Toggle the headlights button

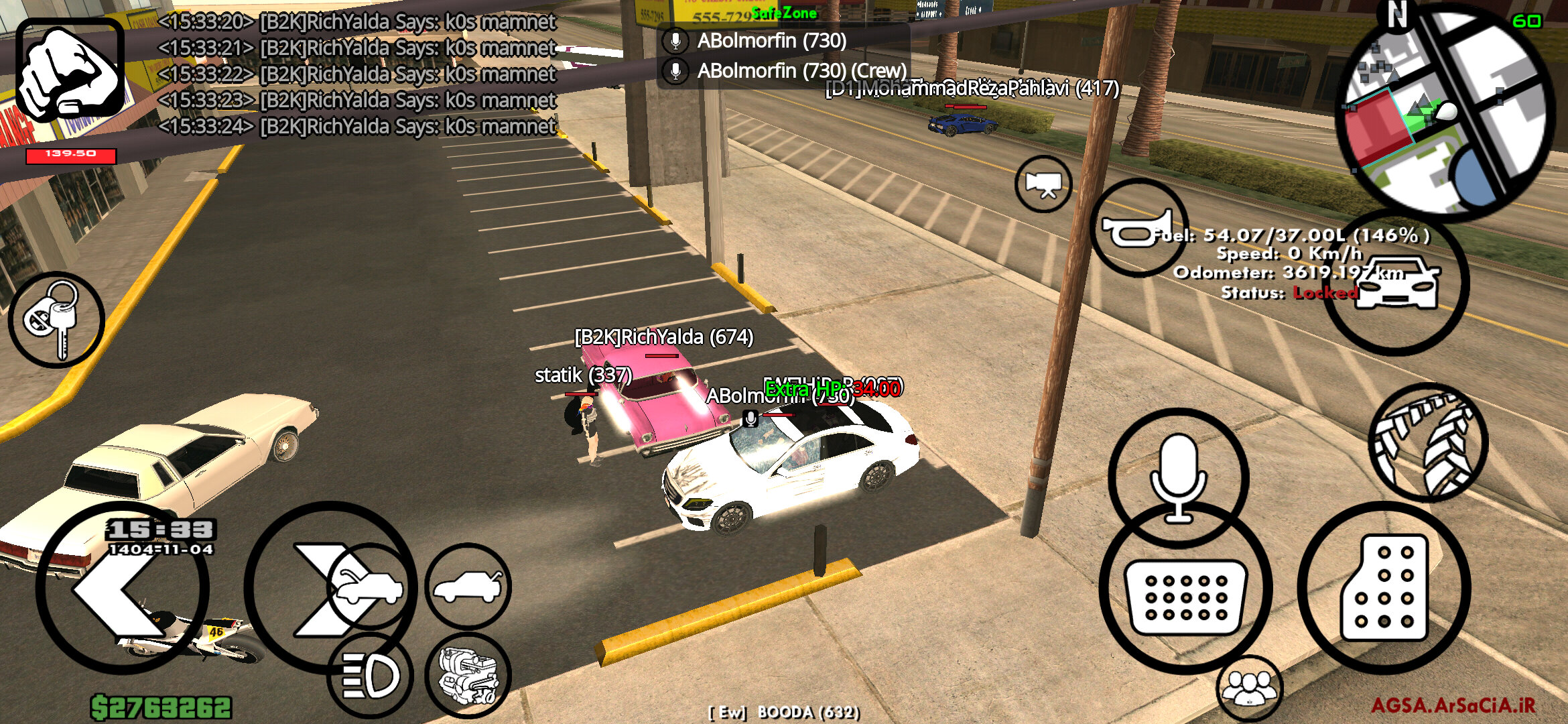tap(371, 675)
